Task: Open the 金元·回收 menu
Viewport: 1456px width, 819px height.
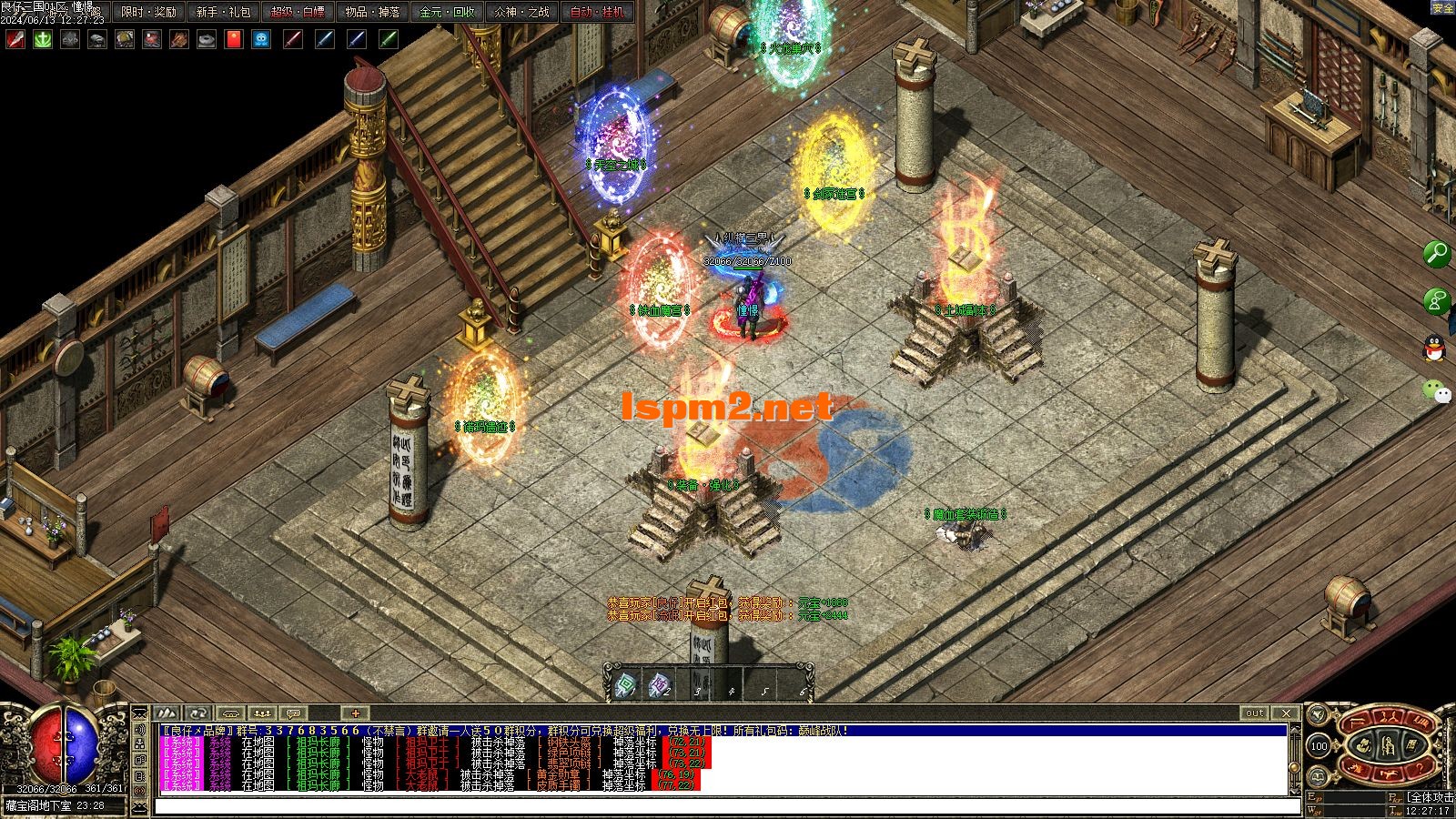Action: [x=447, y=12]
